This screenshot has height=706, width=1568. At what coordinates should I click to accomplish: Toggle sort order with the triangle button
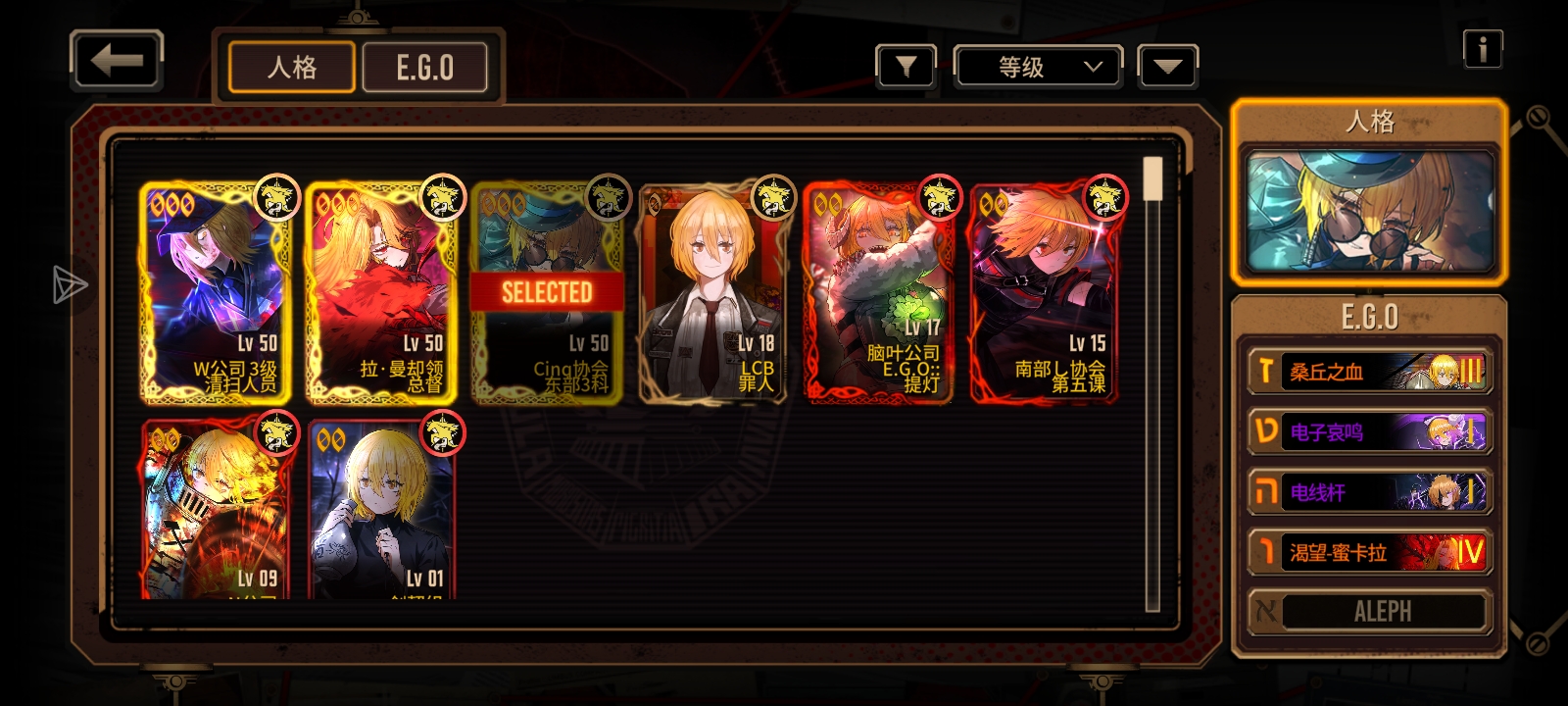point(1167,67)
